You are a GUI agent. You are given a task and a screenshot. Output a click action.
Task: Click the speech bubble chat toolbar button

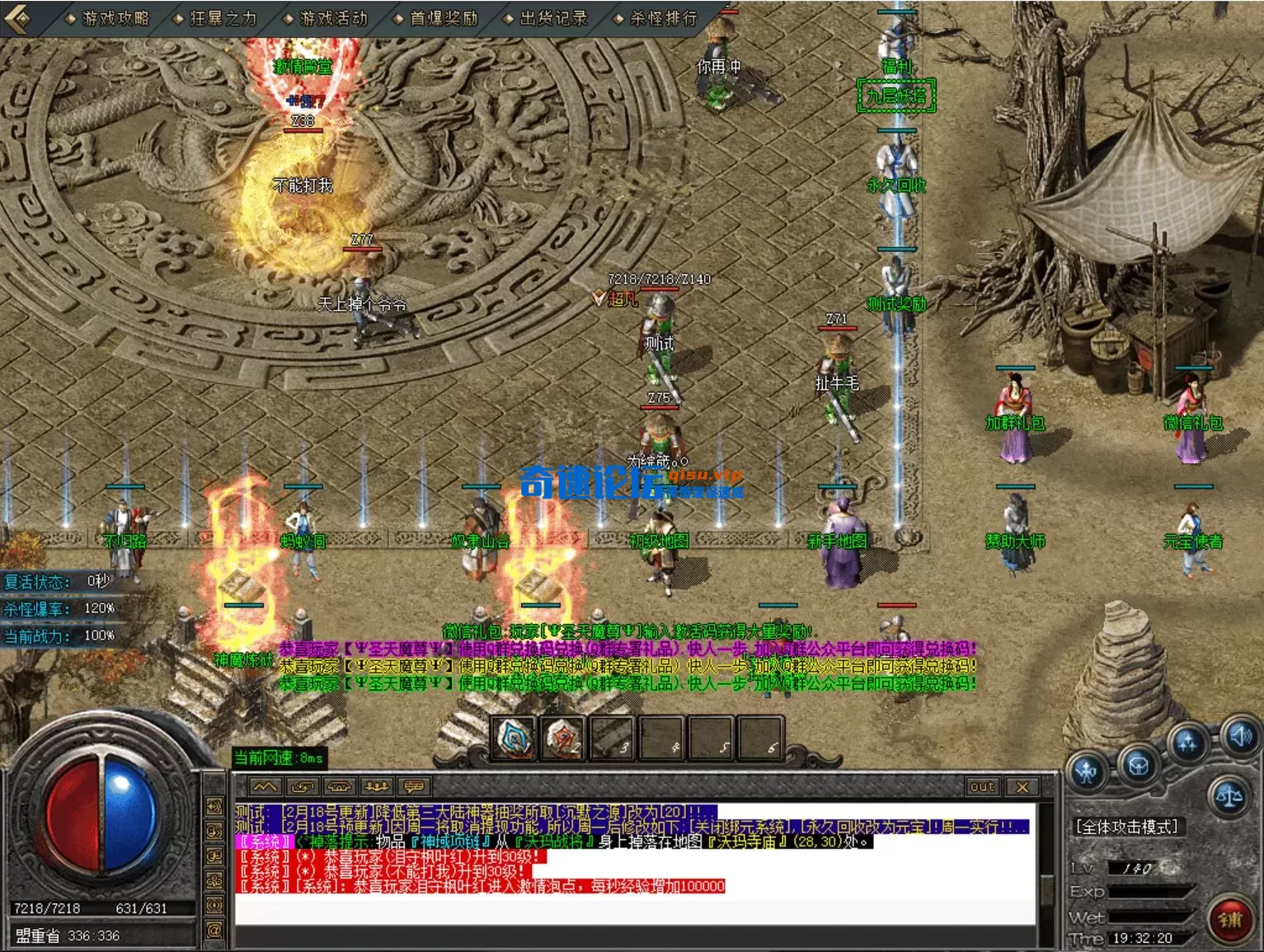coord(414,786)
